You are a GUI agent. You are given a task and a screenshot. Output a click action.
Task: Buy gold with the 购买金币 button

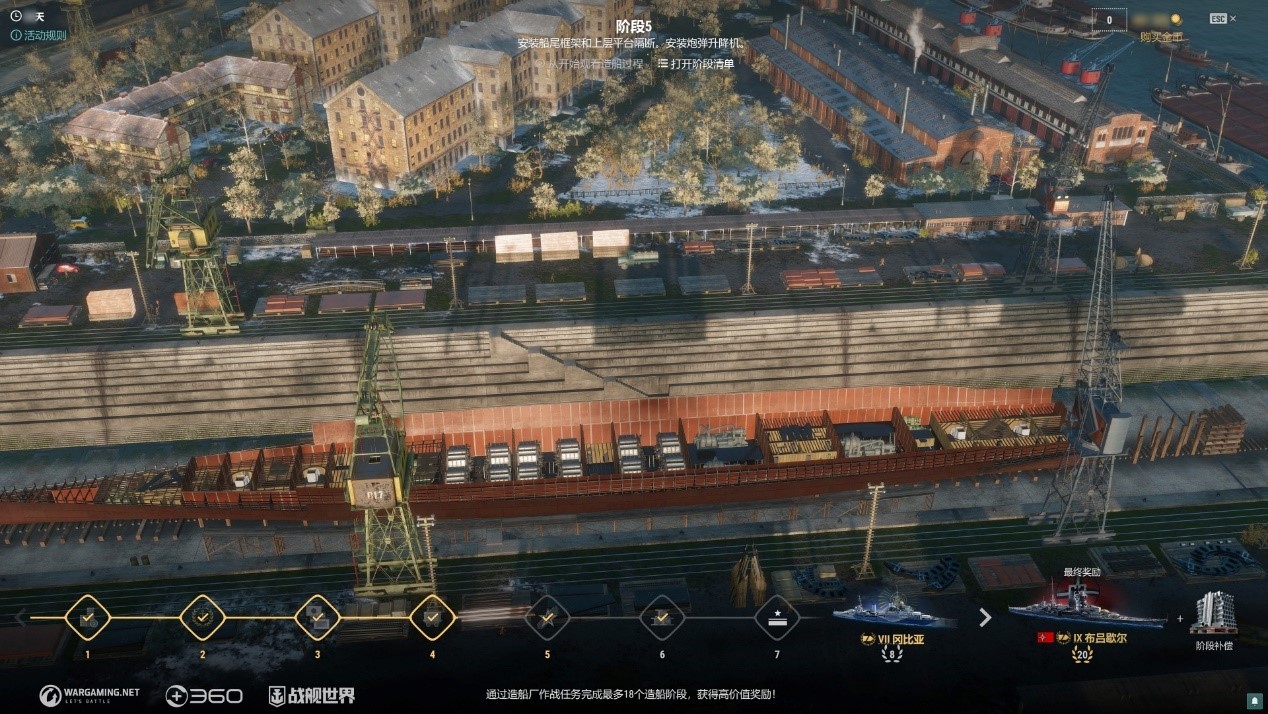(1160, 37)
